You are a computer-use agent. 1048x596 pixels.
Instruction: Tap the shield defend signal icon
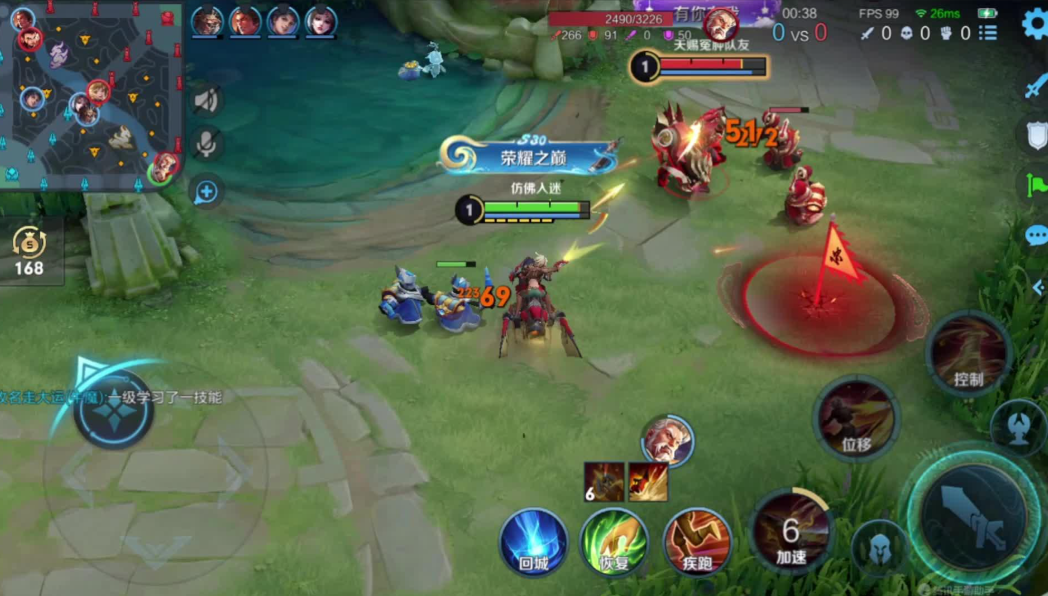point(1036,136)
